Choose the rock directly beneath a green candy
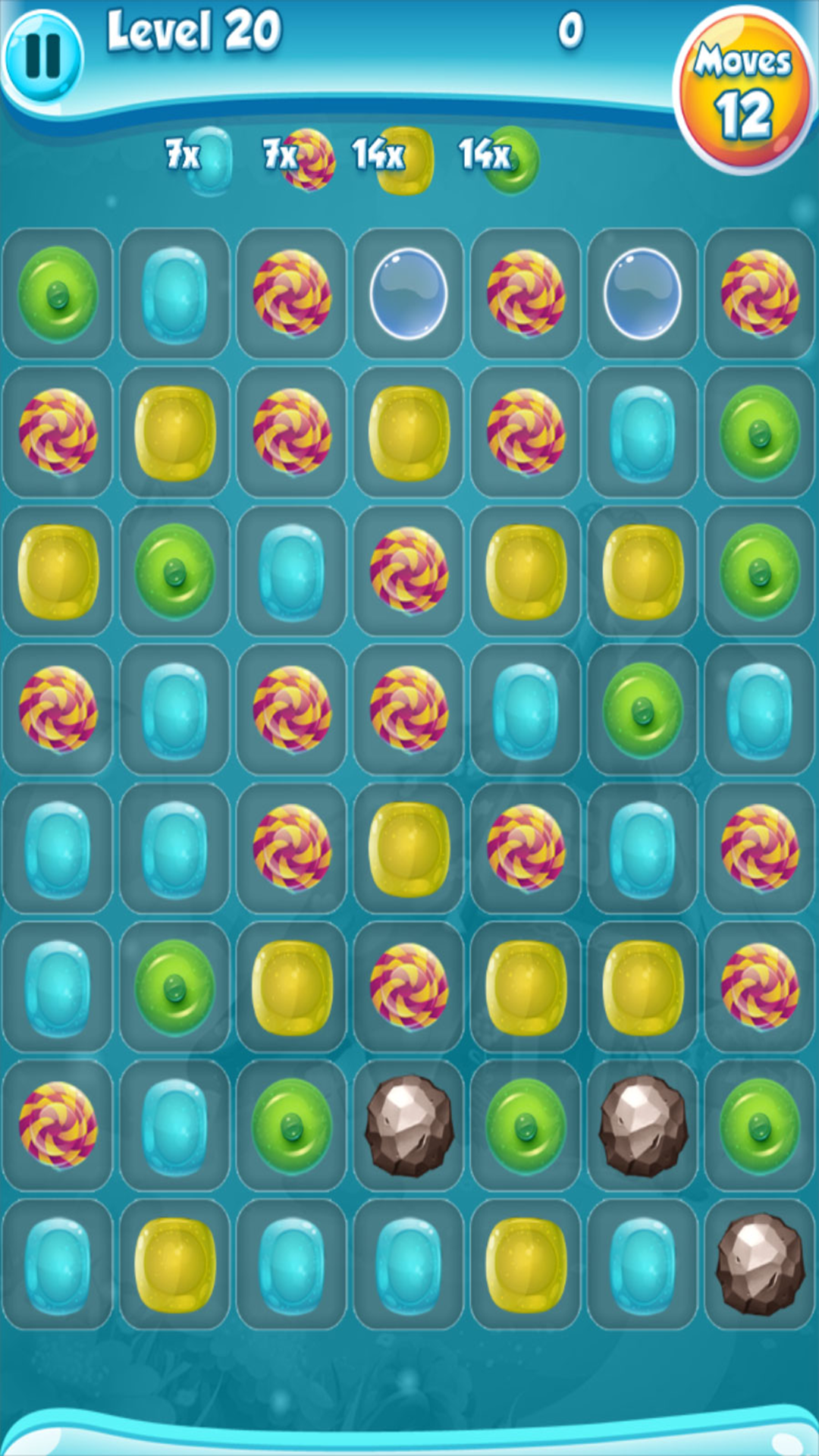The width and height of the screenshot is (819, 1456). (x=759, y=1264)
